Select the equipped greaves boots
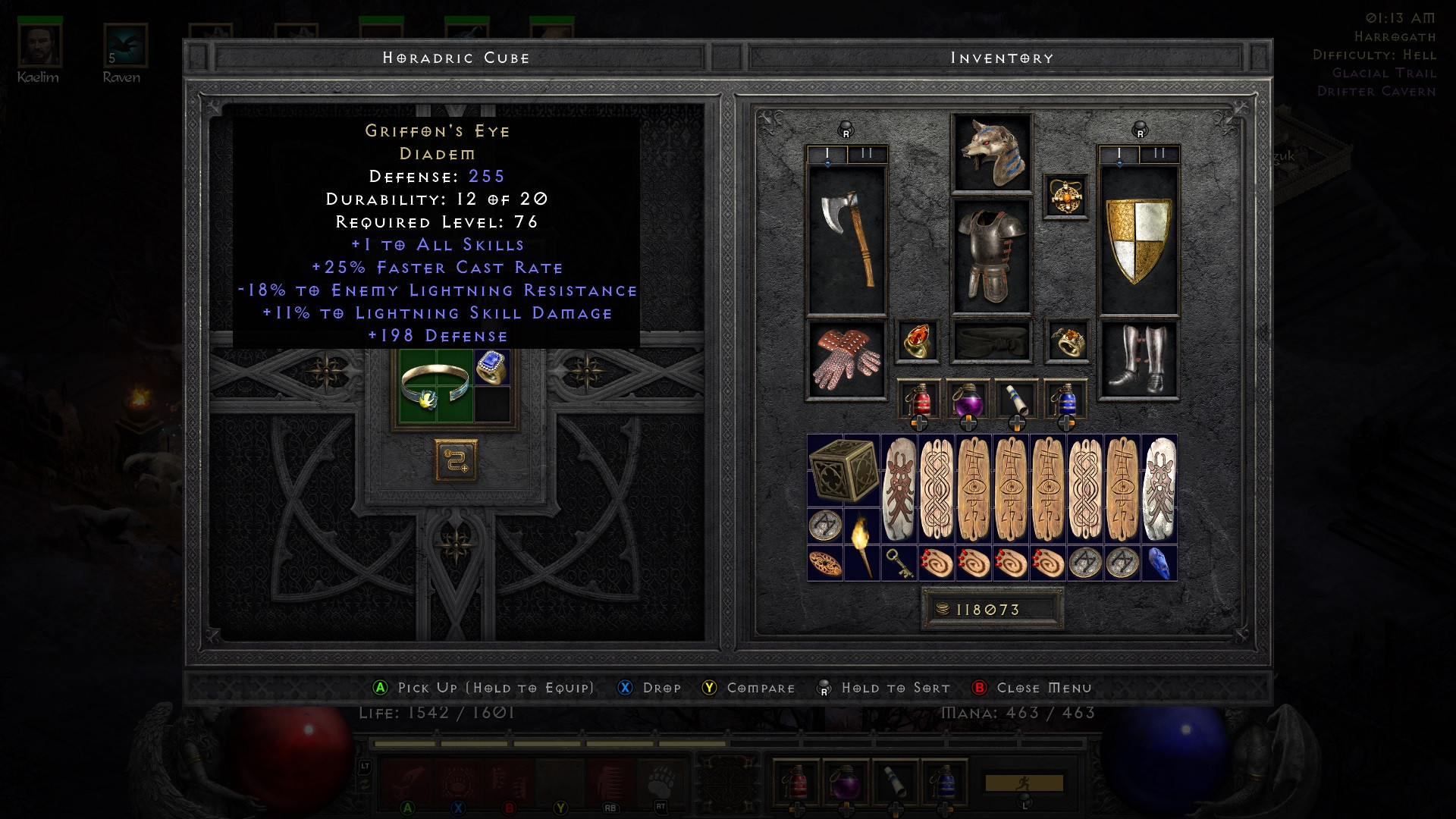Screen dimensions: 1456x819 click(x=1137, y=356)
